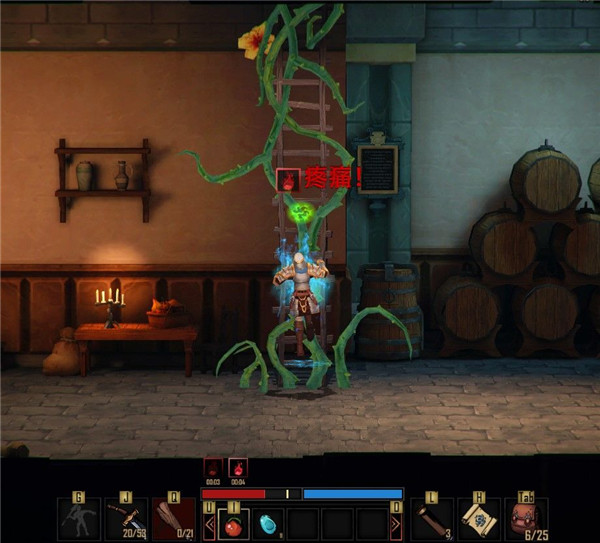Choose the dagger weapon slot
The height and width of the screenshot is (543, 600).
tap(127, 519)
